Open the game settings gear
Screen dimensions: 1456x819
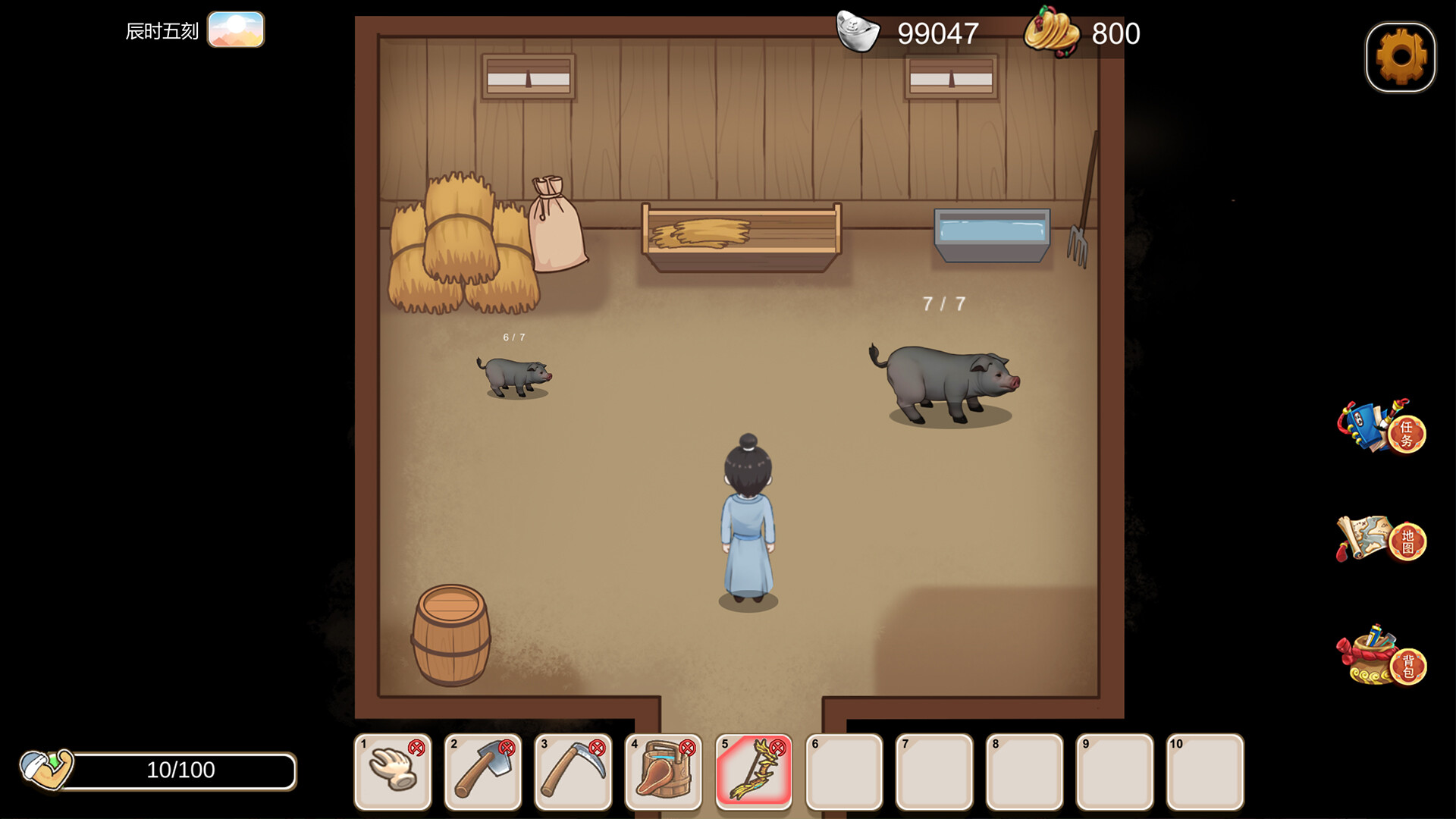[x=1401, y=57]
